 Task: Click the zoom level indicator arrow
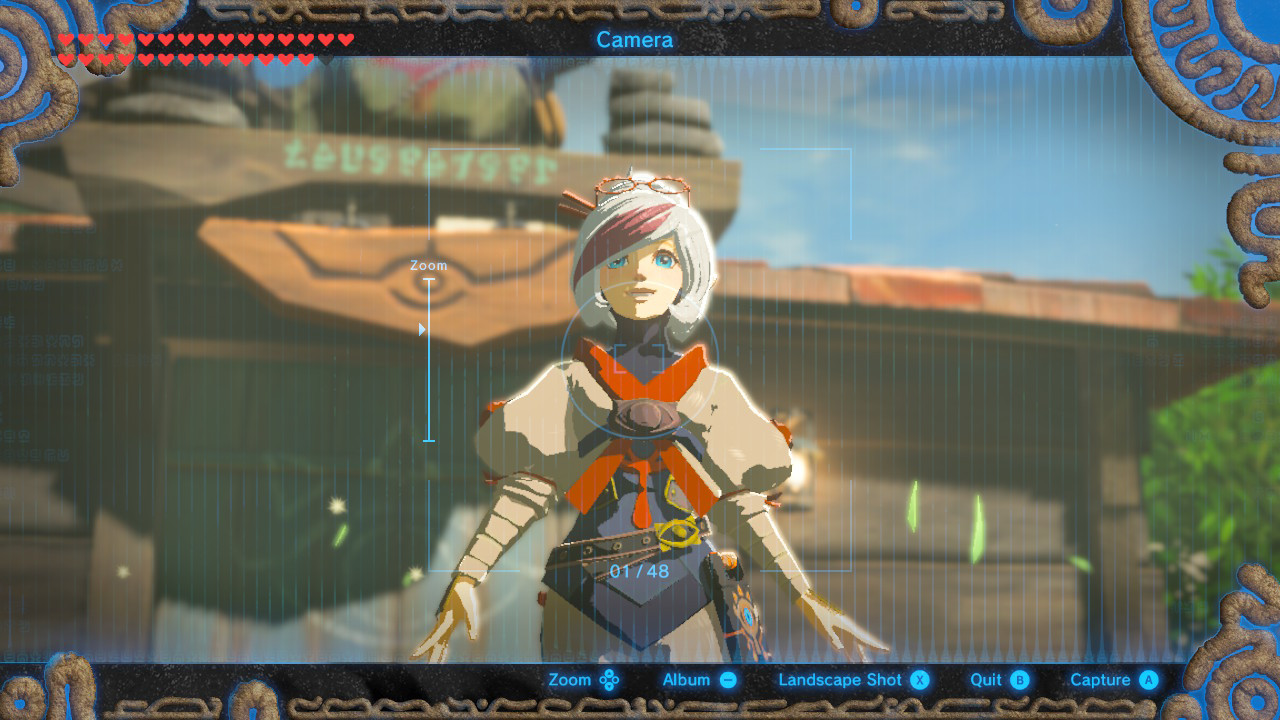(424, 327)
